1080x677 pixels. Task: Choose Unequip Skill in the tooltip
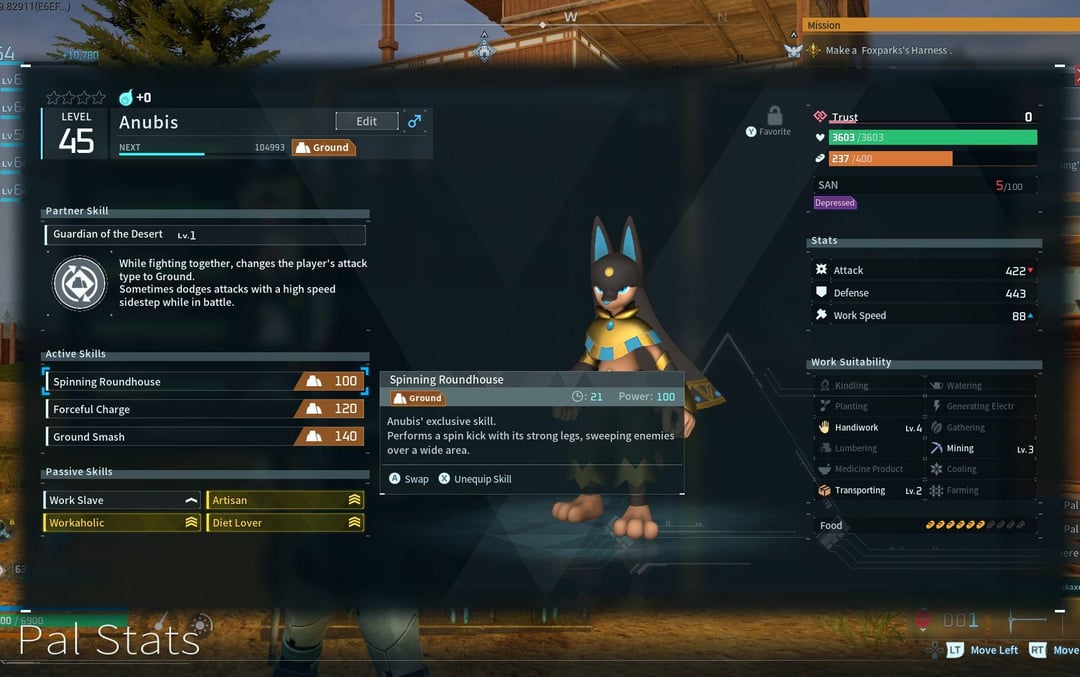click(475, 479)
